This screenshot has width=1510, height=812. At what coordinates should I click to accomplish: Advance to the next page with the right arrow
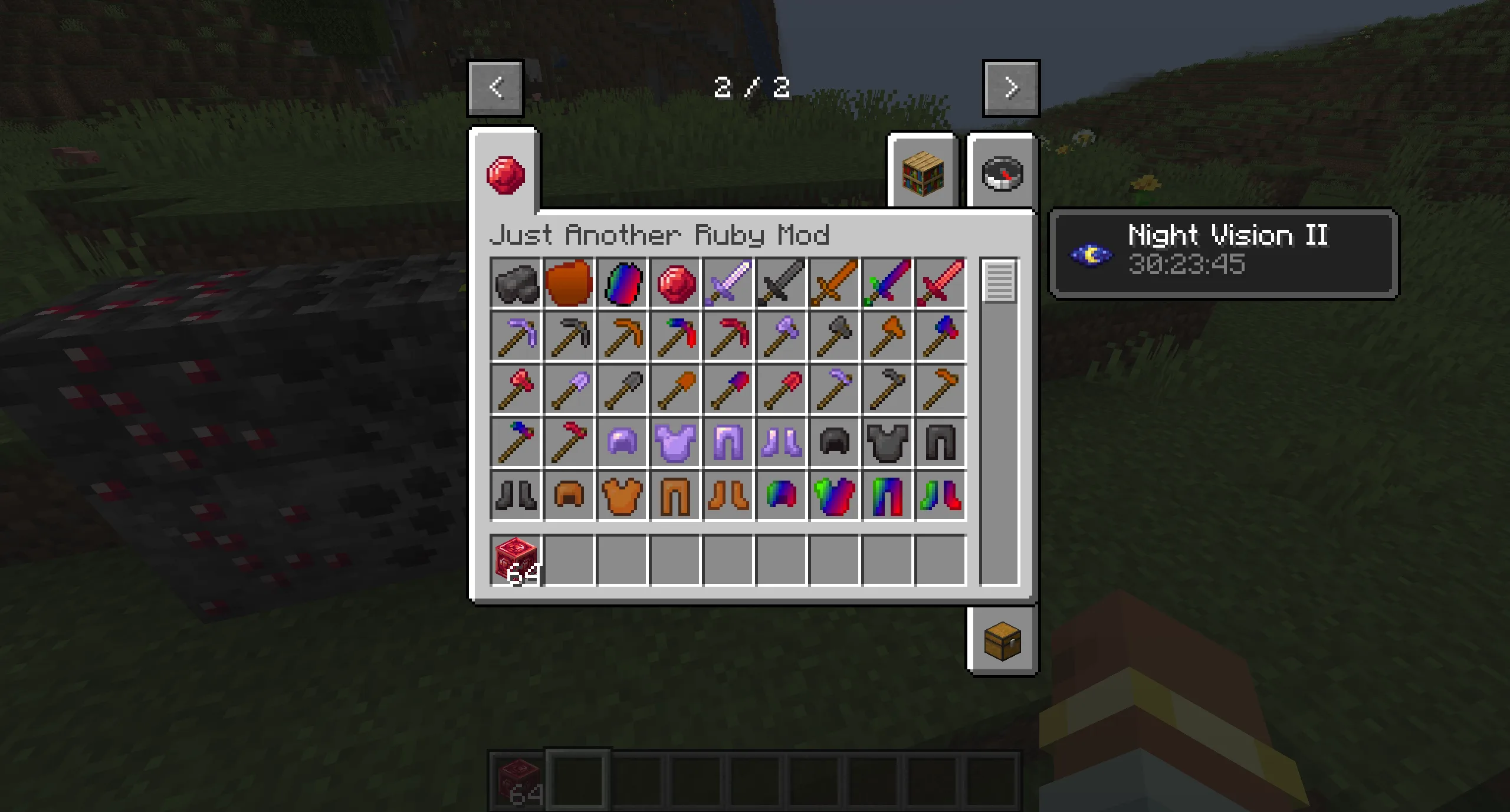1010,87
